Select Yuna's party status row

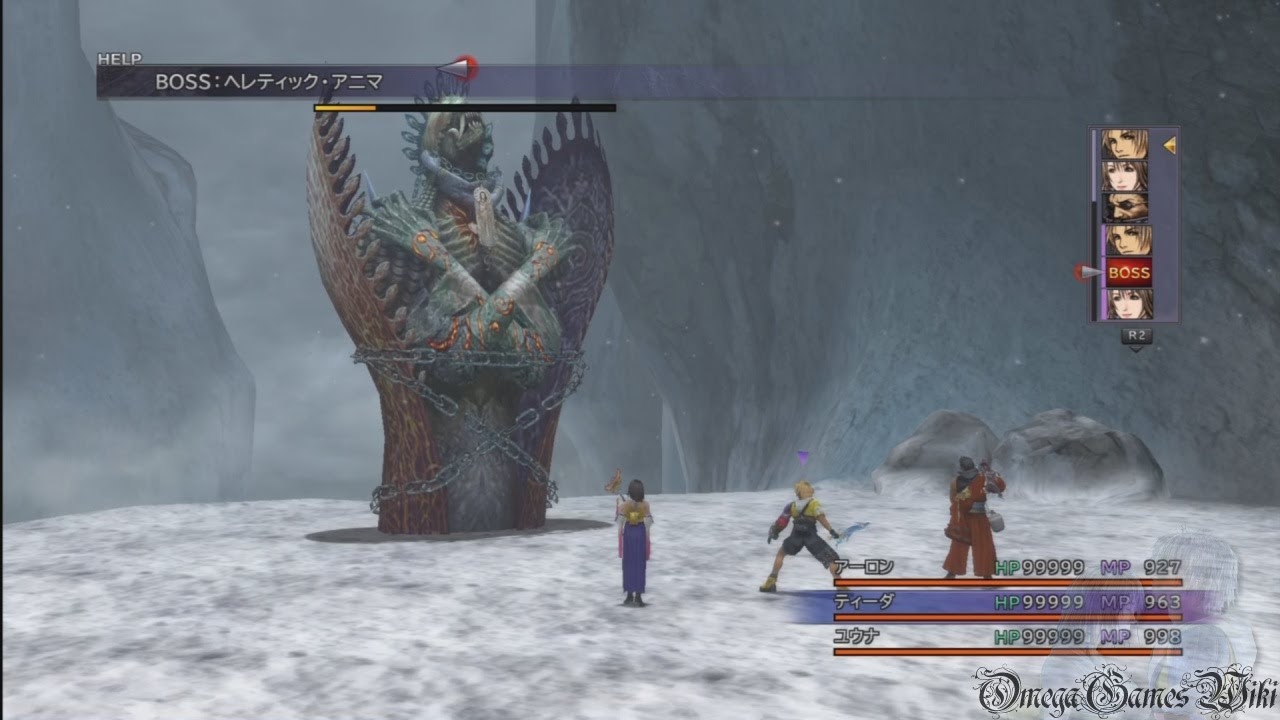click(1007, 637)
